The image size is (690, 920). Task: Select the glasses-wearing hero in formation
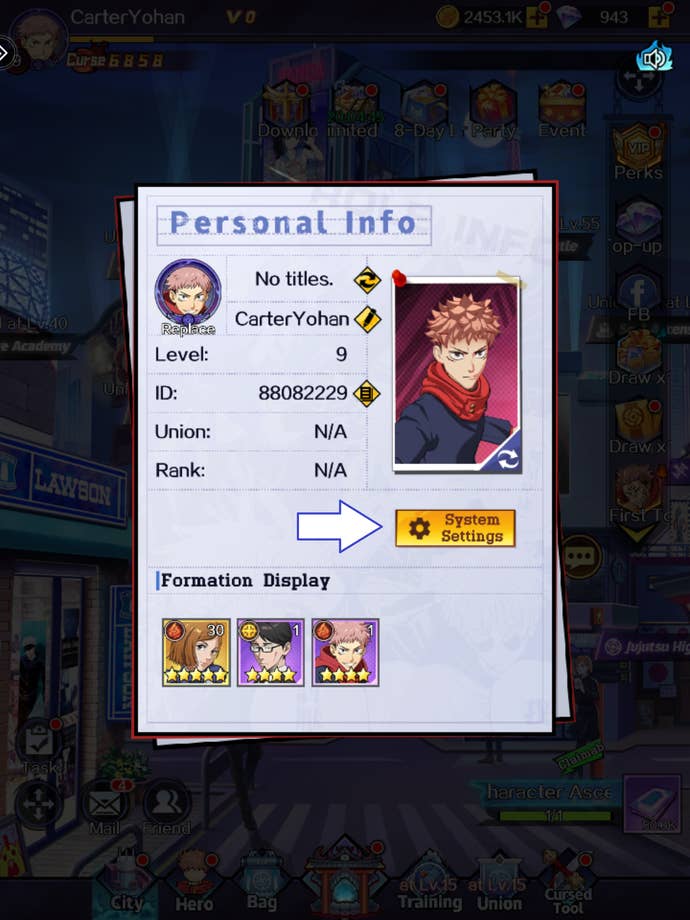click(x=270, y=652)
